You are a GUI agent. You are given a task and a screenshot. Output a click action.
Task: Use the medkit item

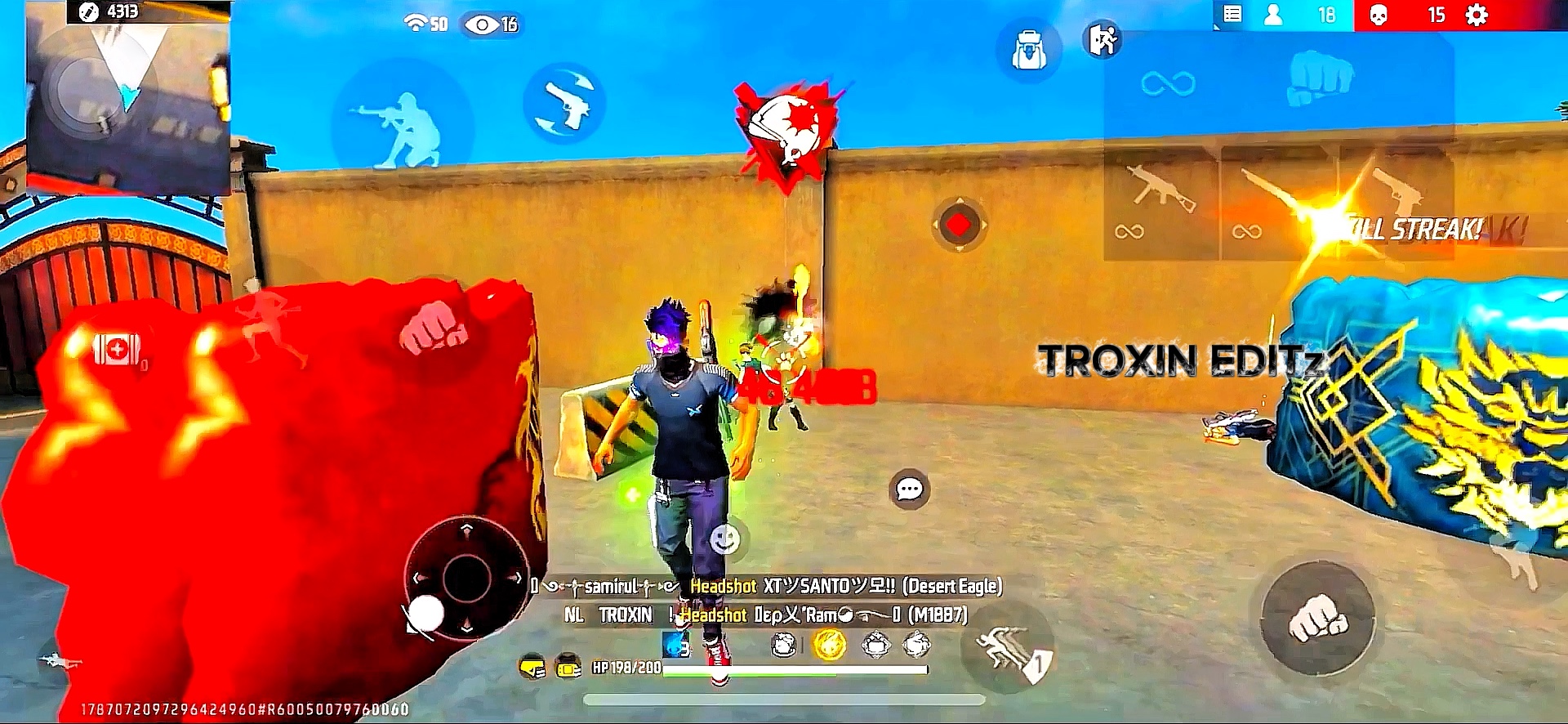[x=116, y=350]
